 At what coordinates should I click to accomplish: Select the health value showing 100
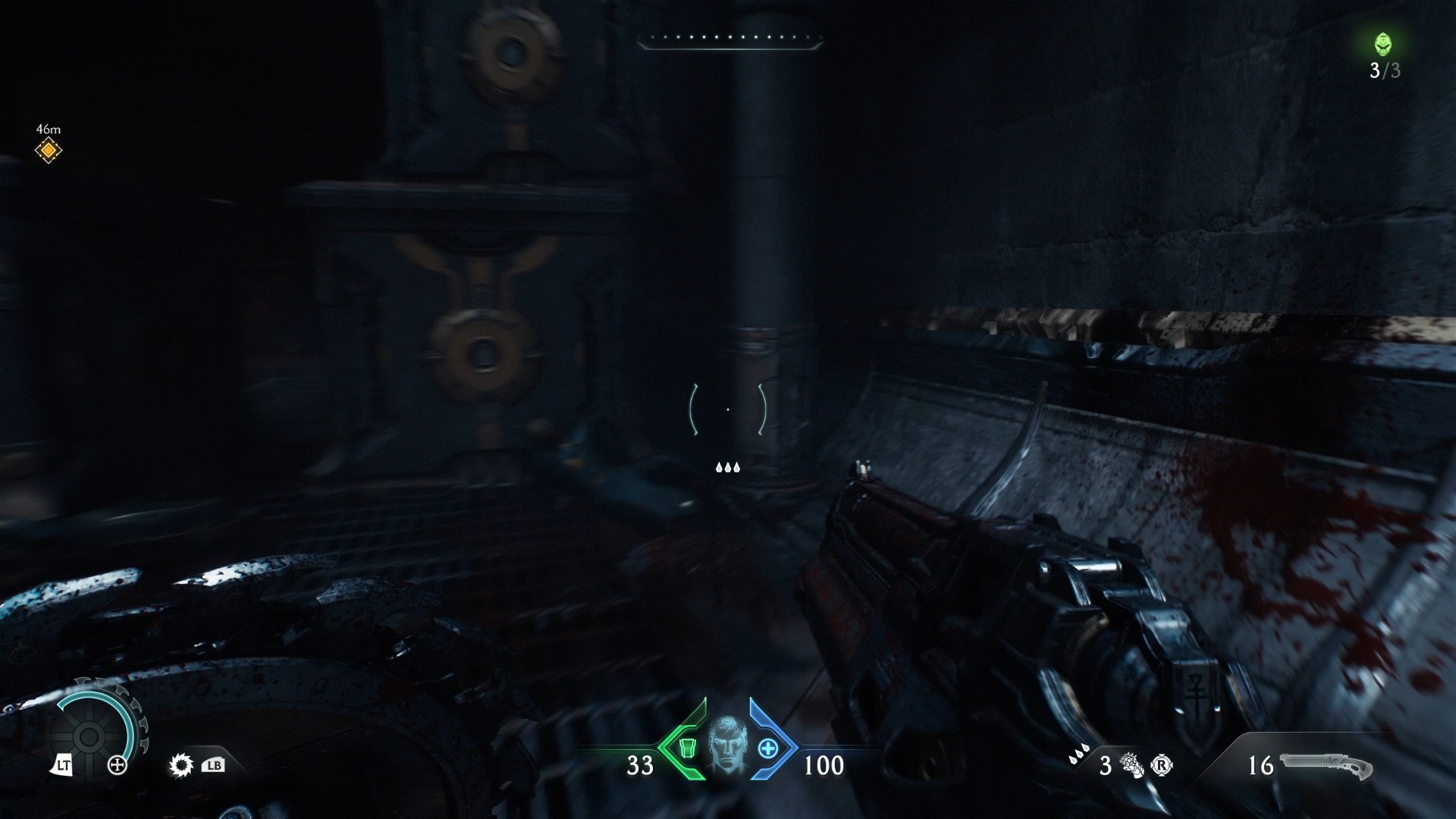[x=826, y=767]
